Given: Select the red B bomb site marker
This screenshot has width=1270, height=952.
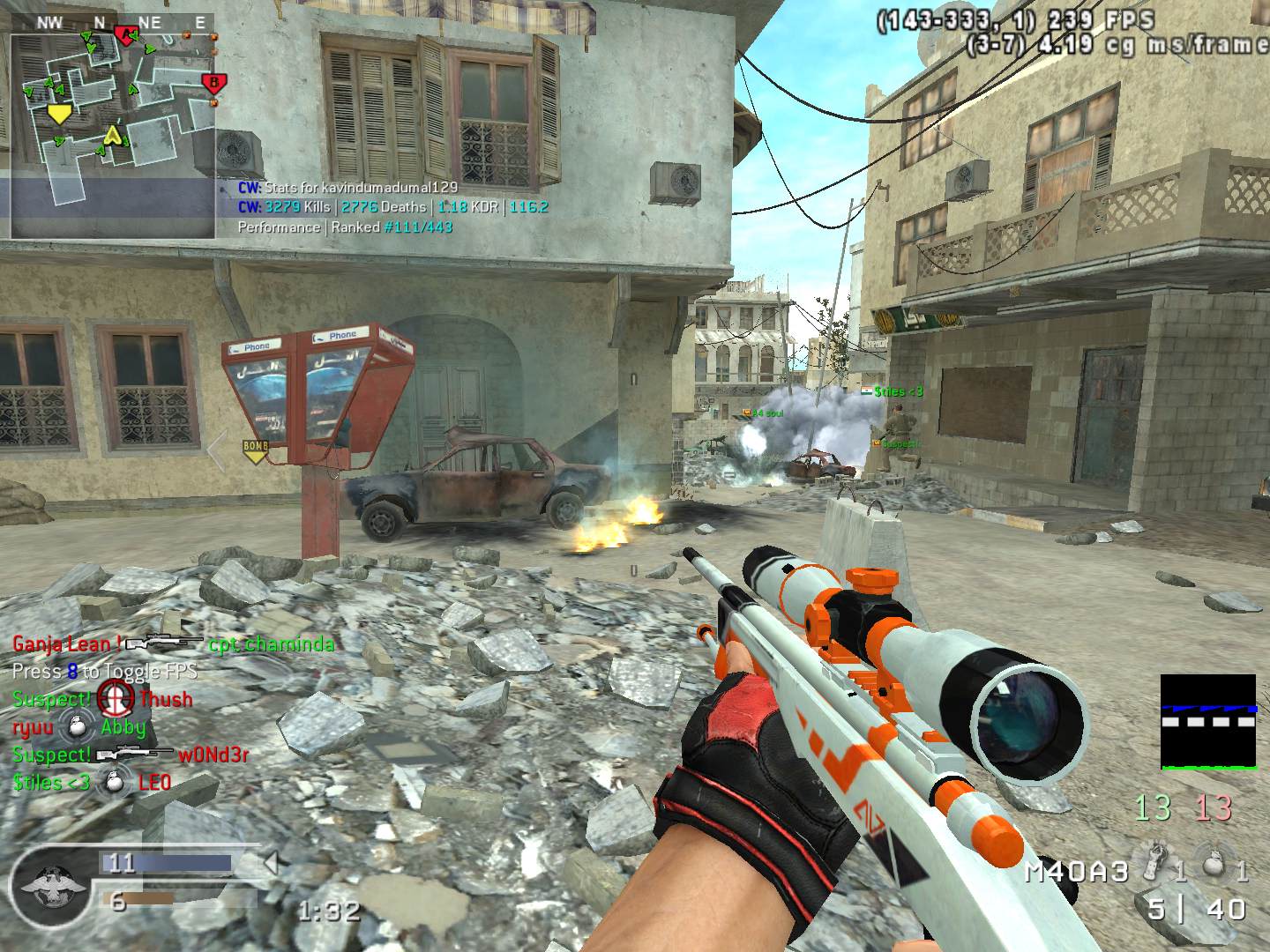Looking at the screenshot, I should click(213, 84).
